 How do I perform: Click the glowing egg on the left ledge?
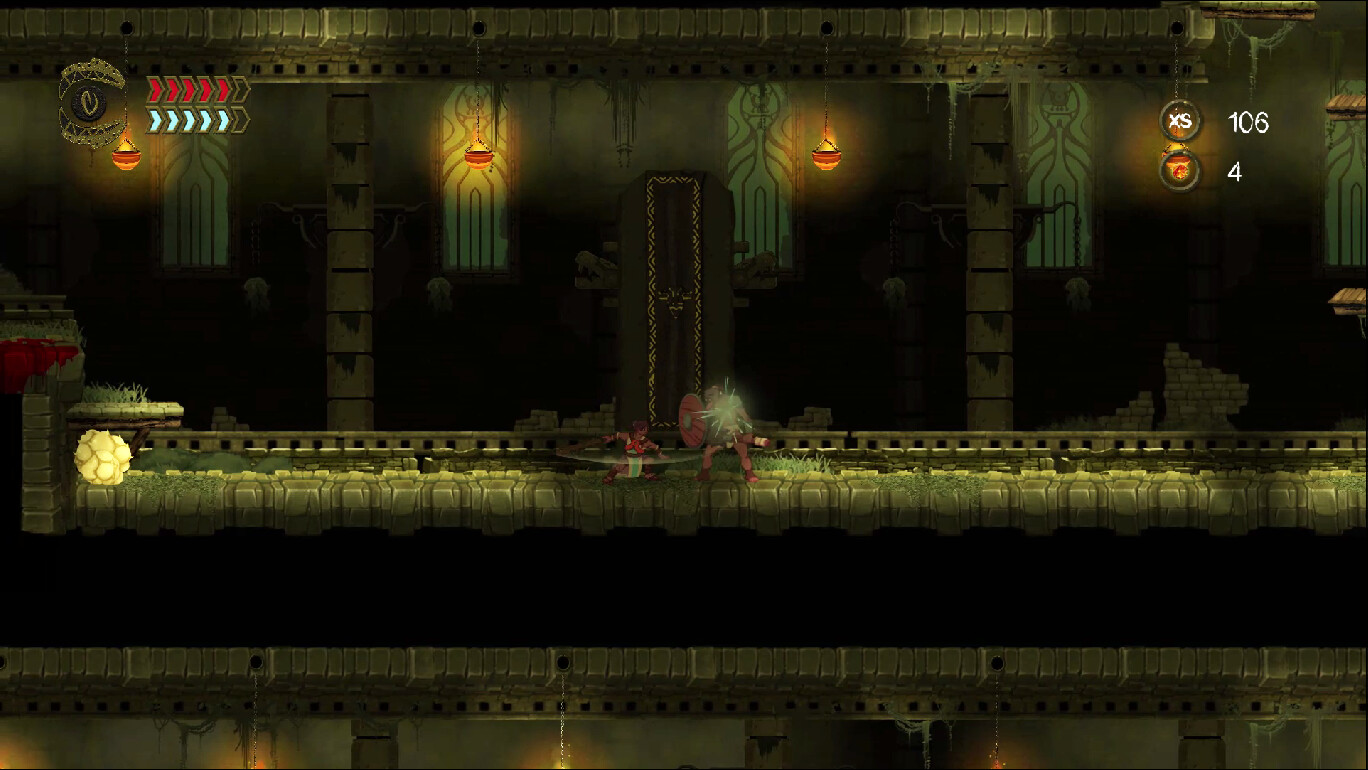(101, 456)
